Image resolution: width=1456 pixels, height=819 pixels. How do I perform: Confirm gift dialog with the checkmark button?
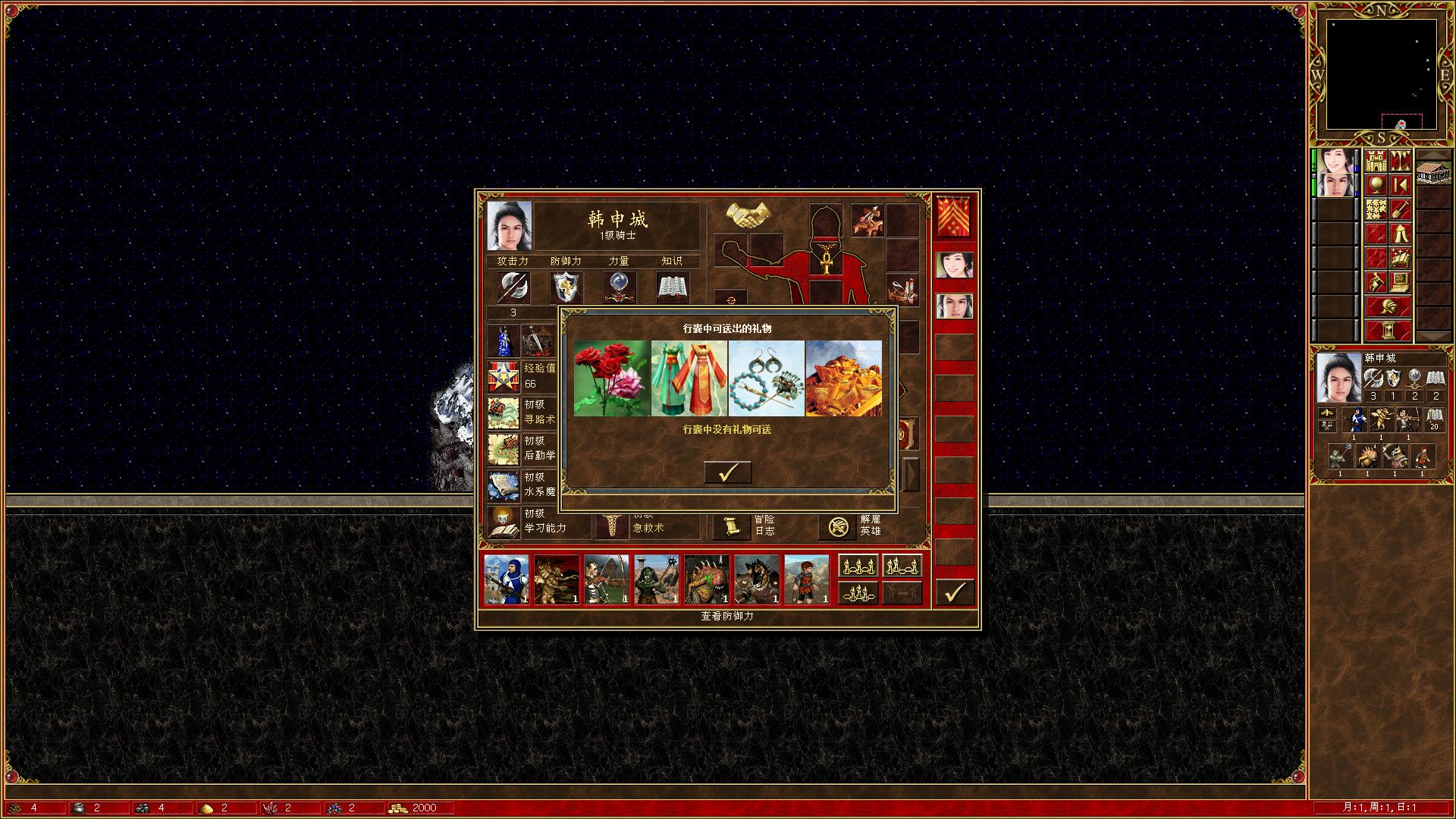728,472
